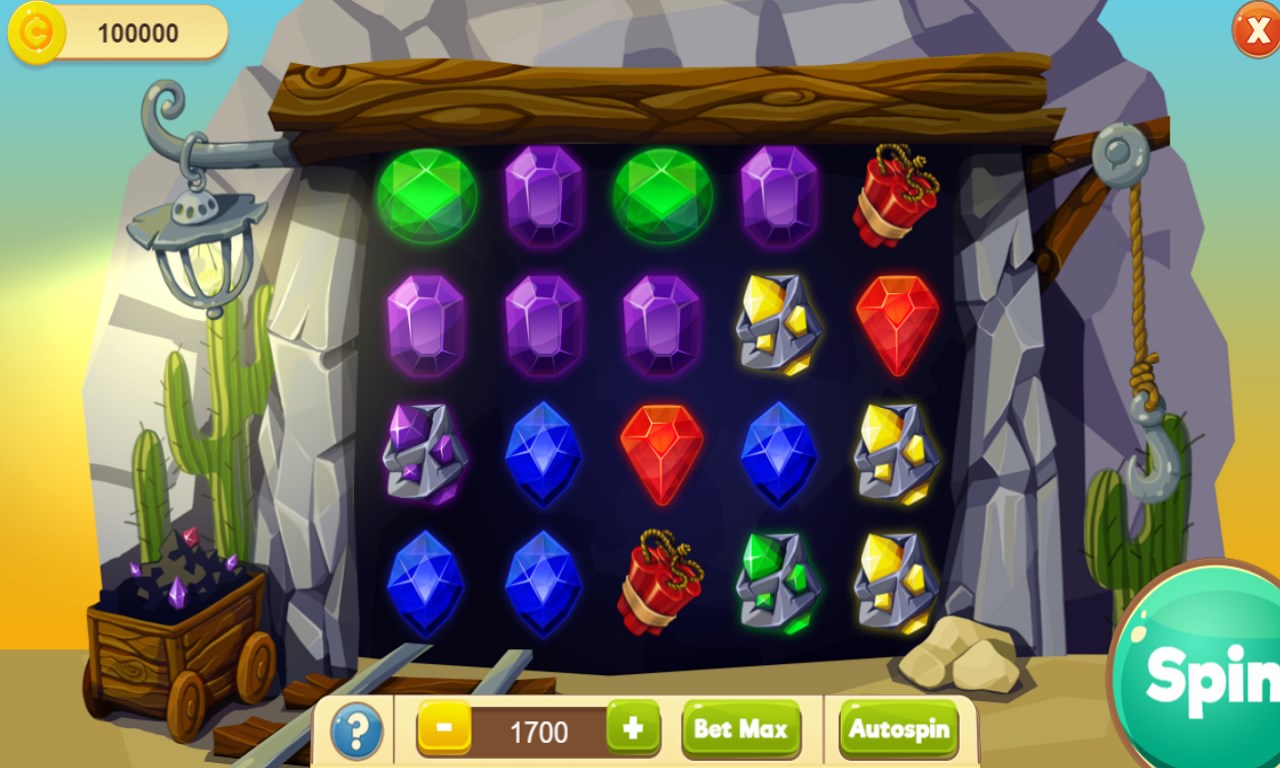Click the green gem on the top row
1280x768 pixels.
[x=427, y=195]
